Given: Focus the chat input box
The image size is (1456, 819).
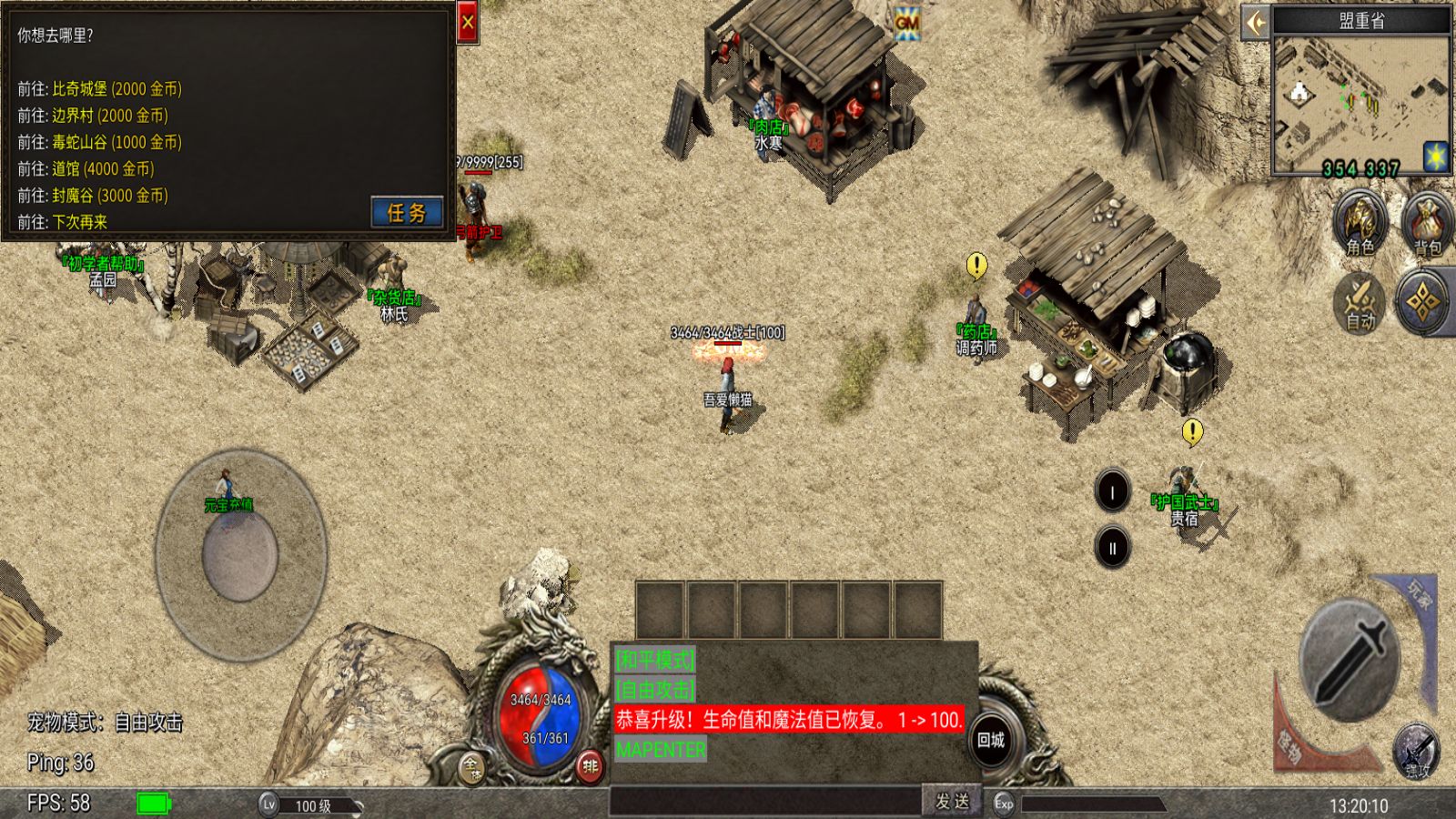Looking at the screenshot, I should point(764,801).
